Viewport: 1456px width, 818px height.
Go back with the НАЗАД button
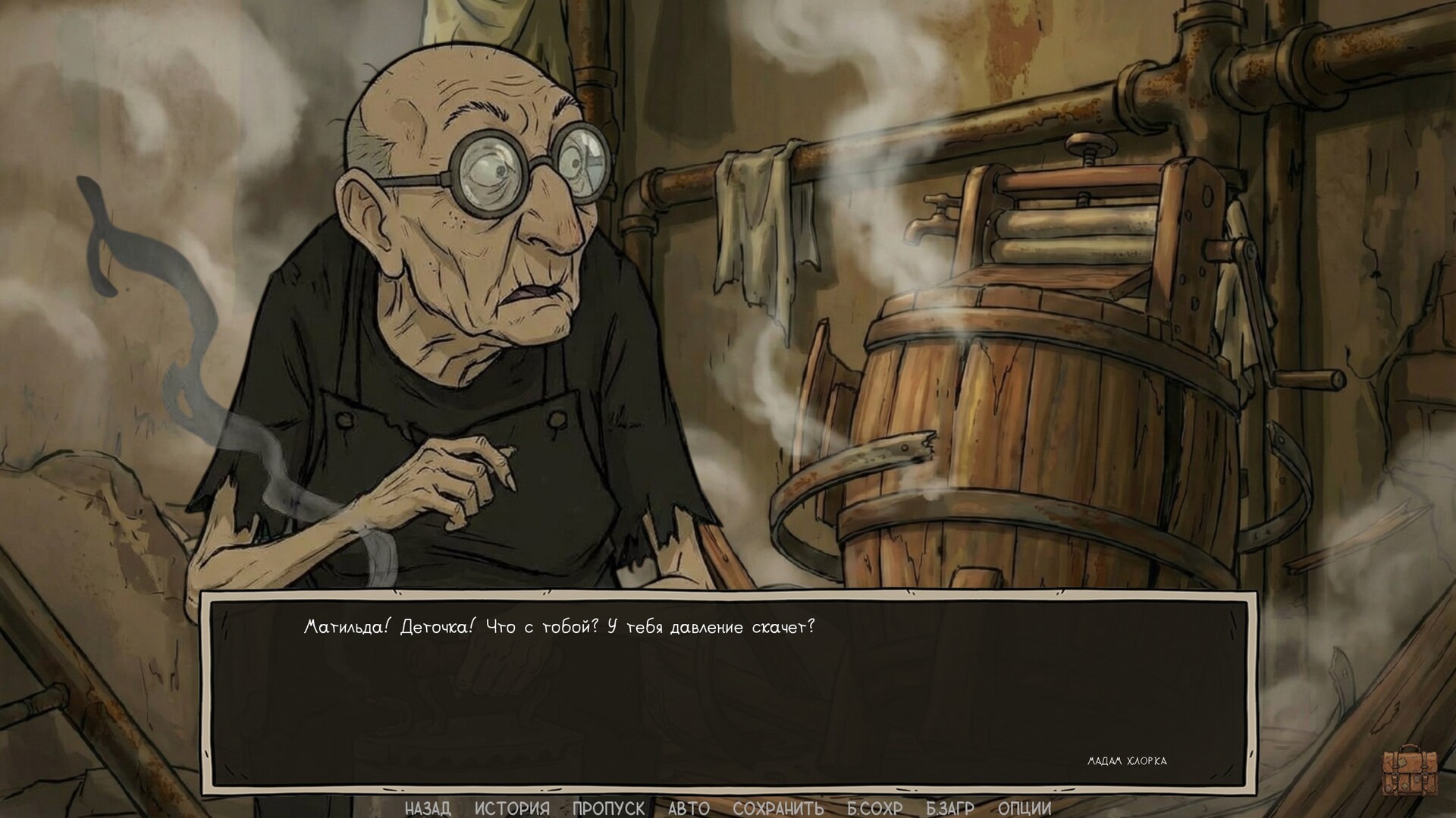[428, 808]
